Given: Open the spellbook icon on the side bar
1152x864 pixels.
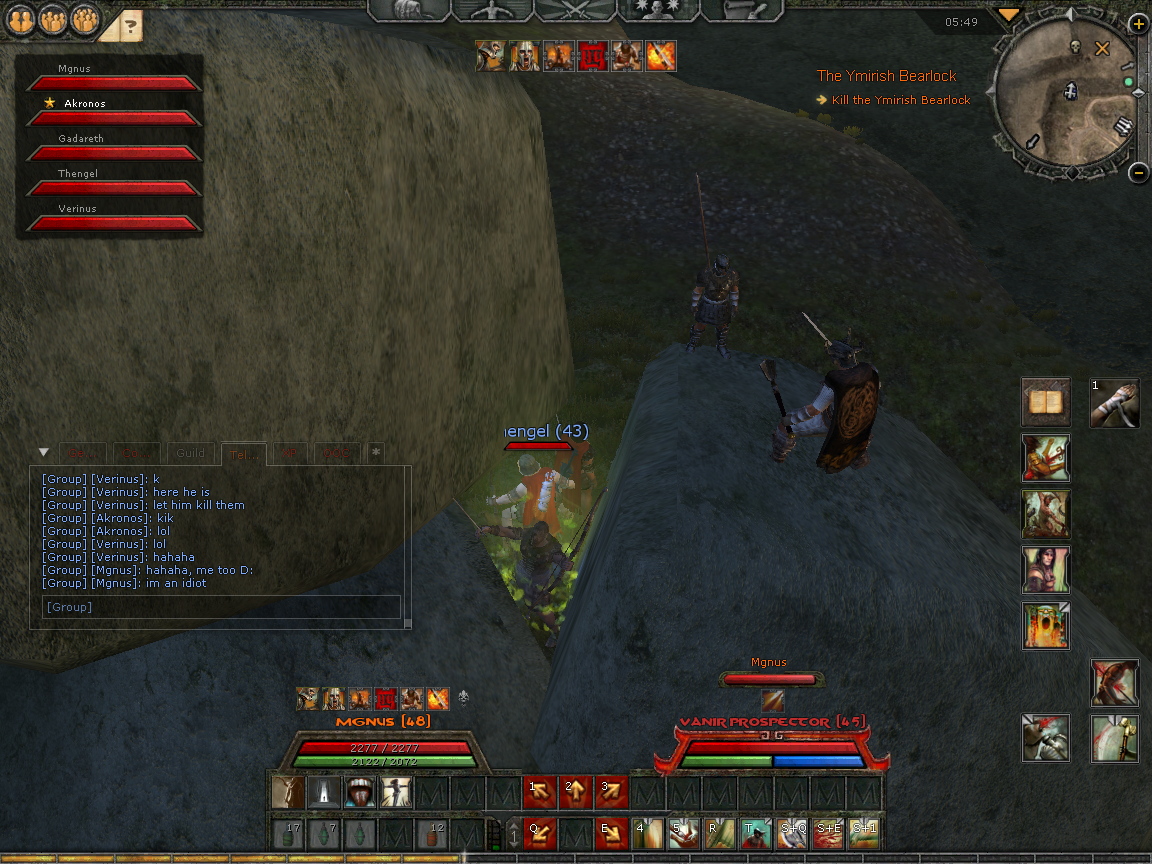Looking at the screenshot, I should (1046, 402).
